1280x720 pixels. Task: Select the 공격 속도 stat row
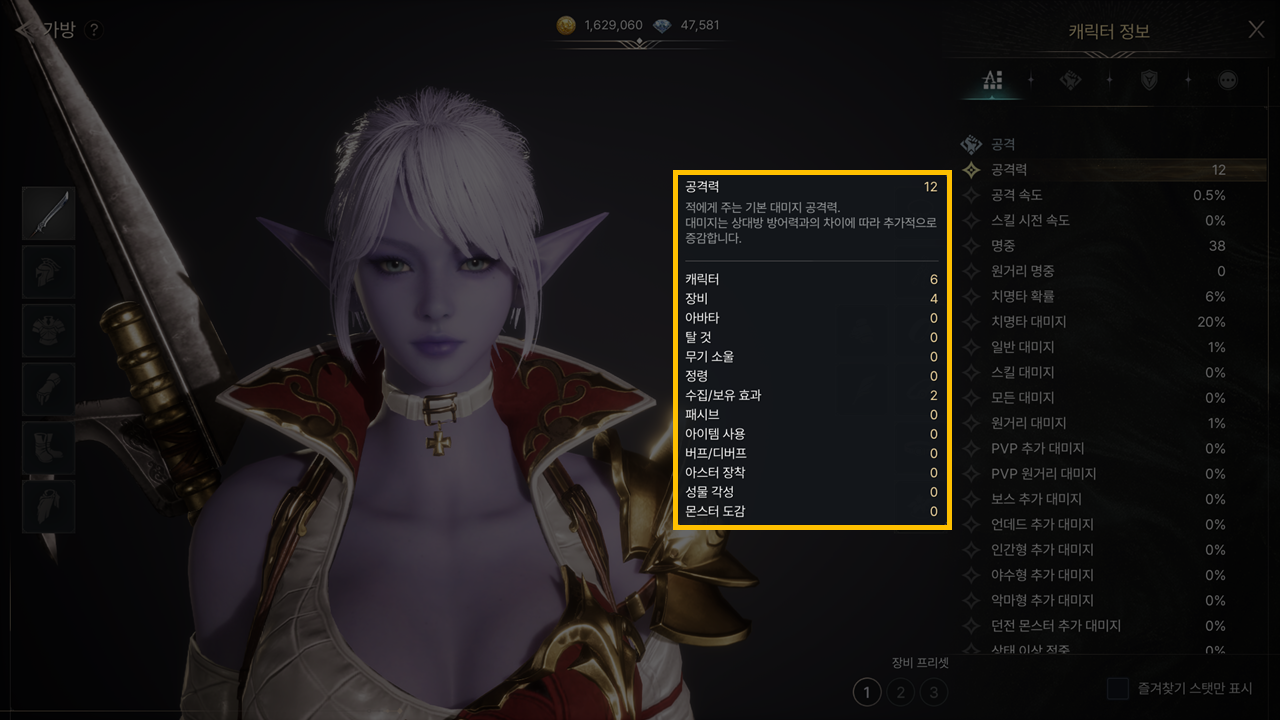click(1110, 195)
